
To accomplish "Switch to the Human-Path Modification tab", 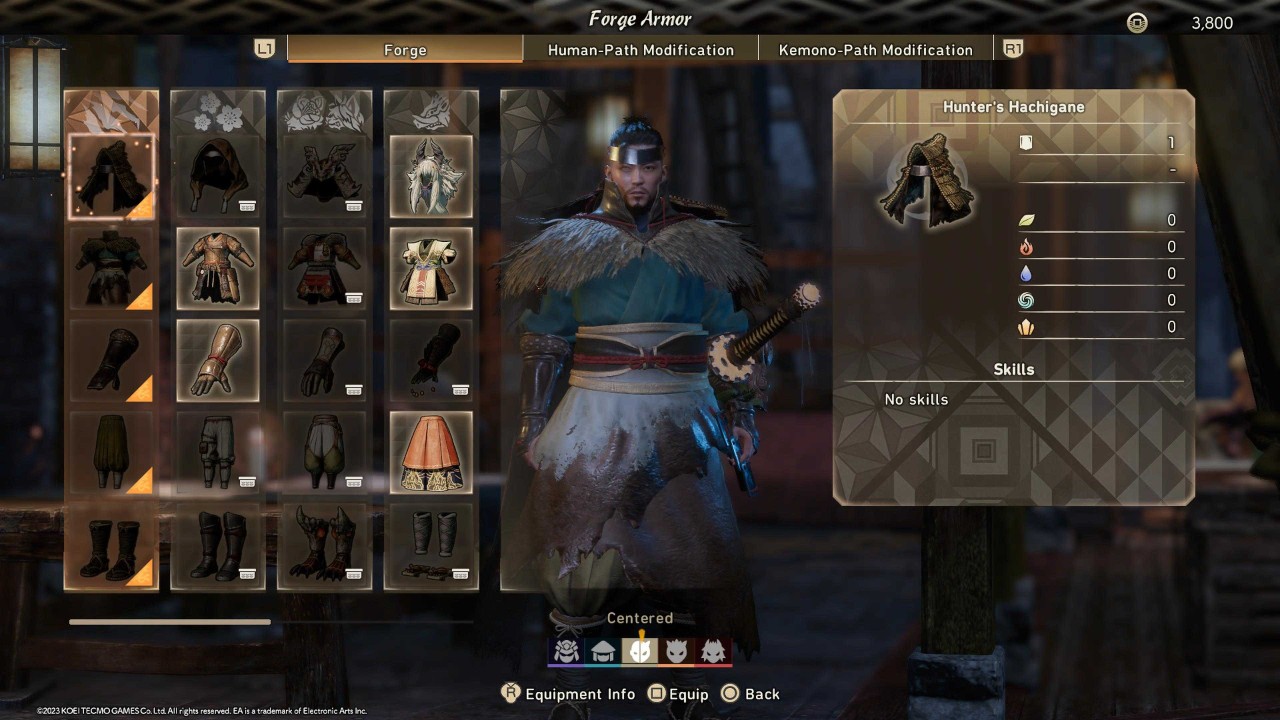I will point(641,49).
